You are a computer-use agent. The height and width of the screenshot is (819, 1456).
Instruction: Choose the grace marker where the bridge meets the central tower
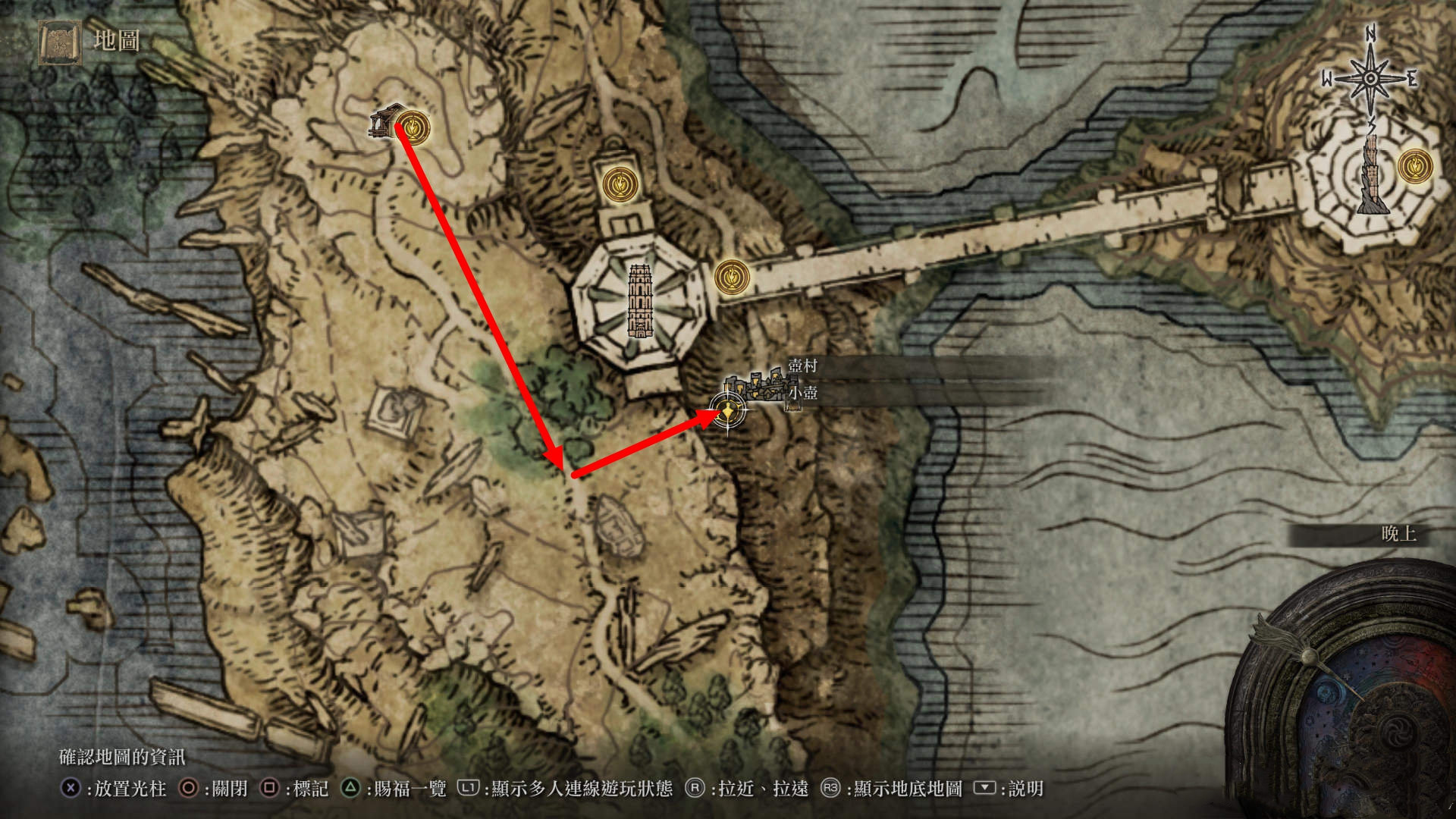732,277
